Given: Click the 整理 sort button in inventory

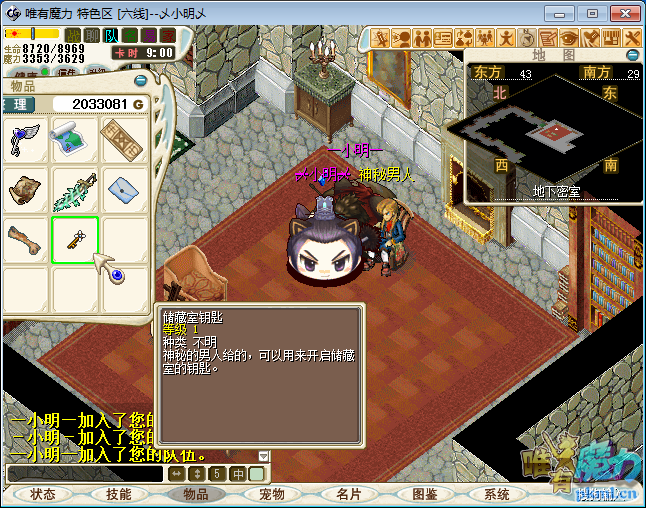Looking at the screenshot, I should pos(18,104).
